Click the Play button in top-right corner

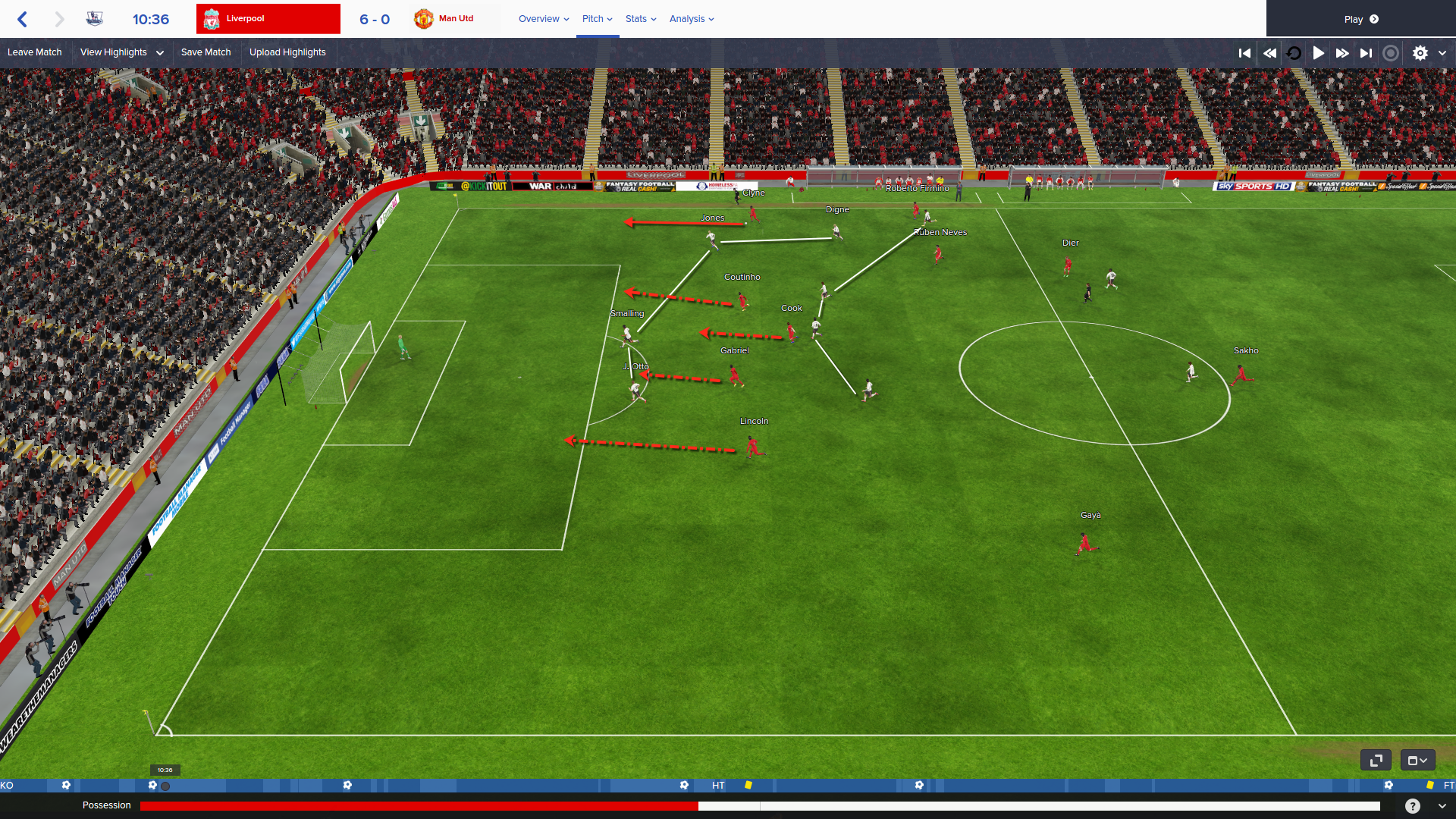tap(1360, 19)
